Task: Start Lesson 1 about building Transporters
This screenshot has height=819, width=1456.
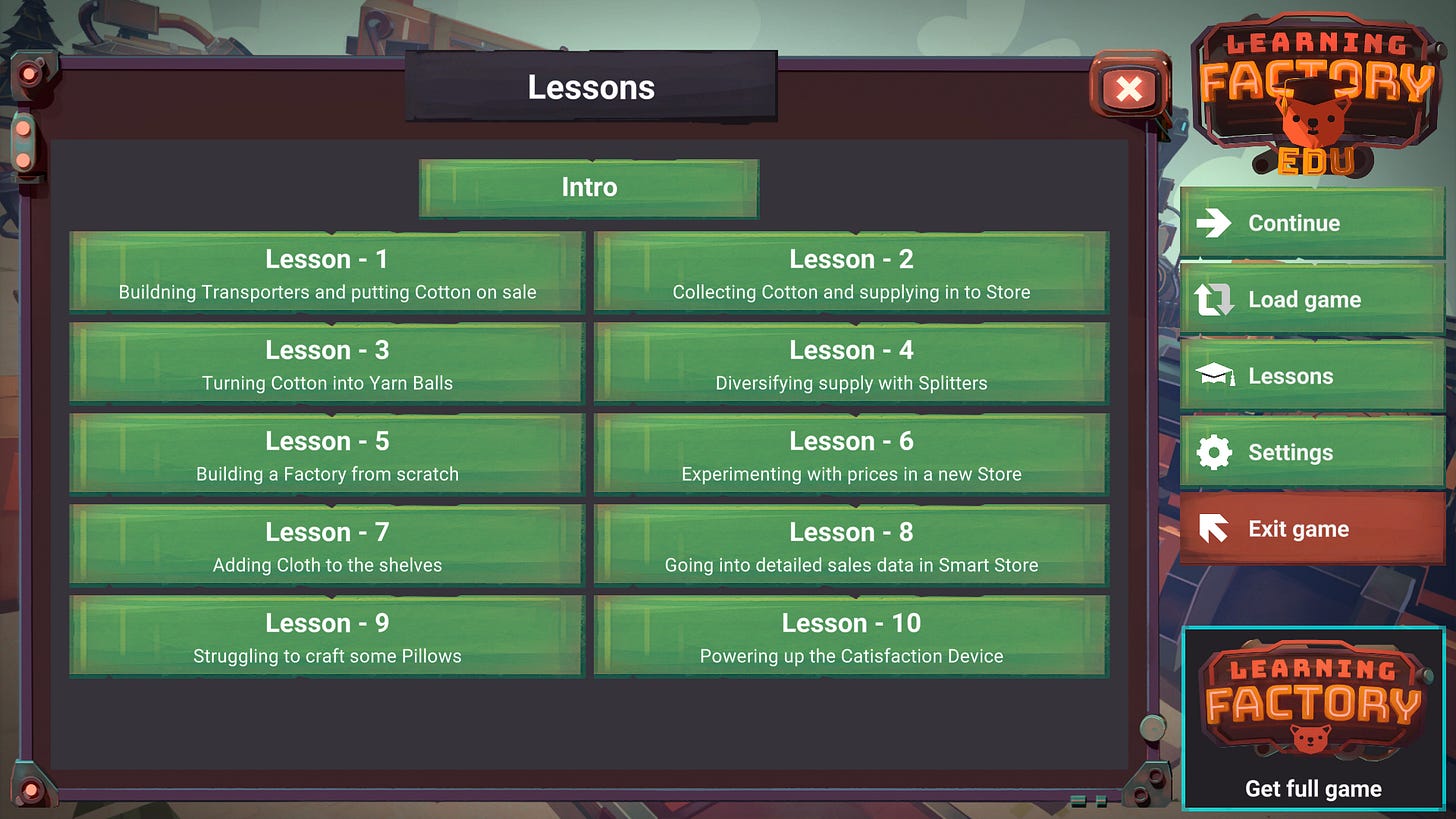Action: coord(326,271)
